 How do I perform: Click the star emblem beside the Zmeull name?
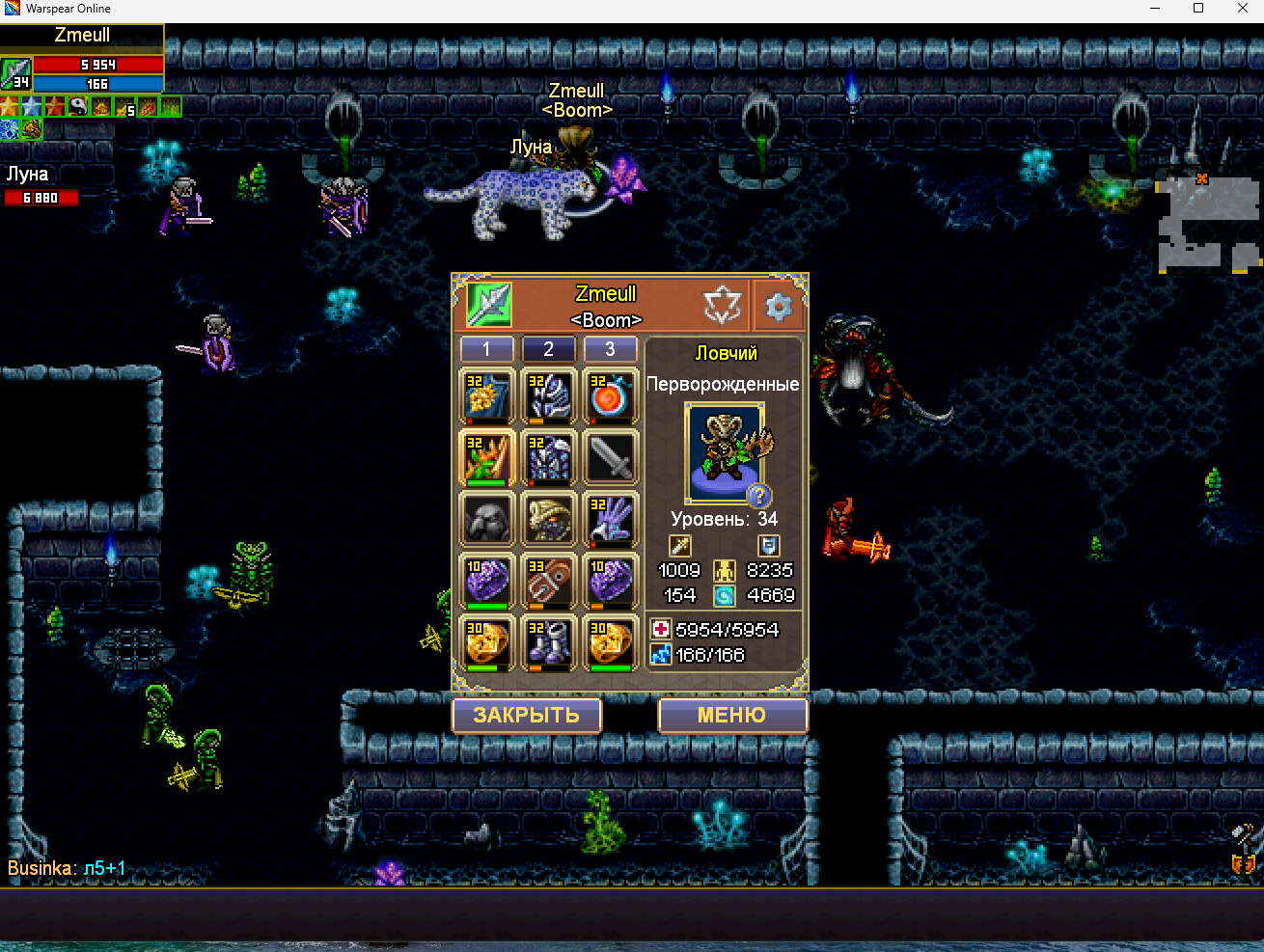pos(722,306)
